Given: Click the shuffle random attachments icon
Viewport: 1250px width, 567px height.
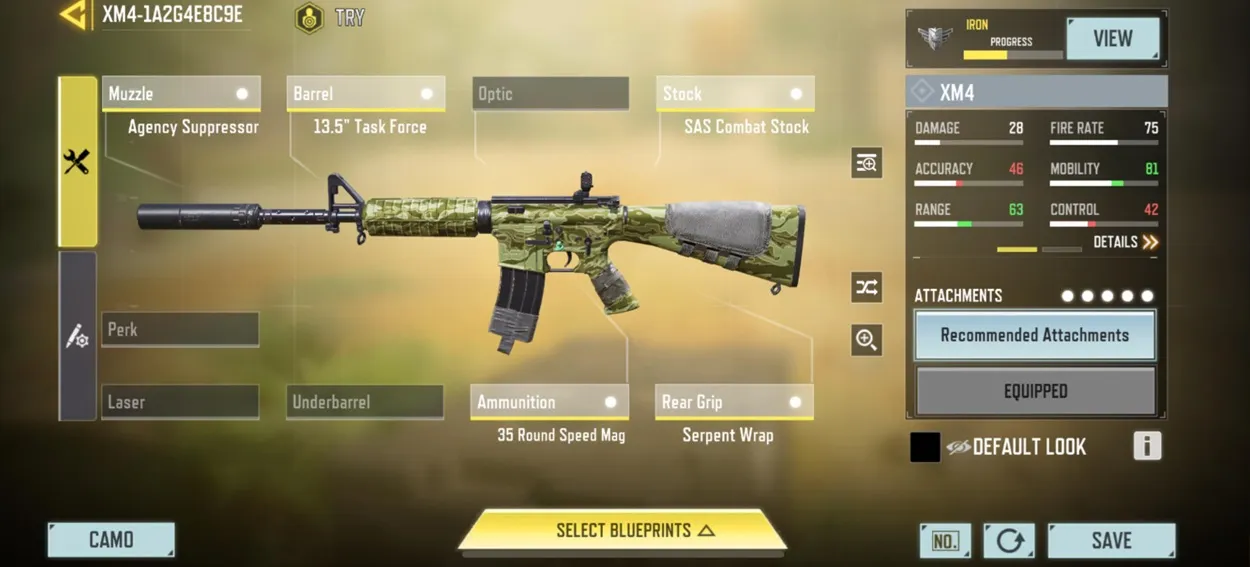Looking at the screenshot, I should (x=866, y=288).
